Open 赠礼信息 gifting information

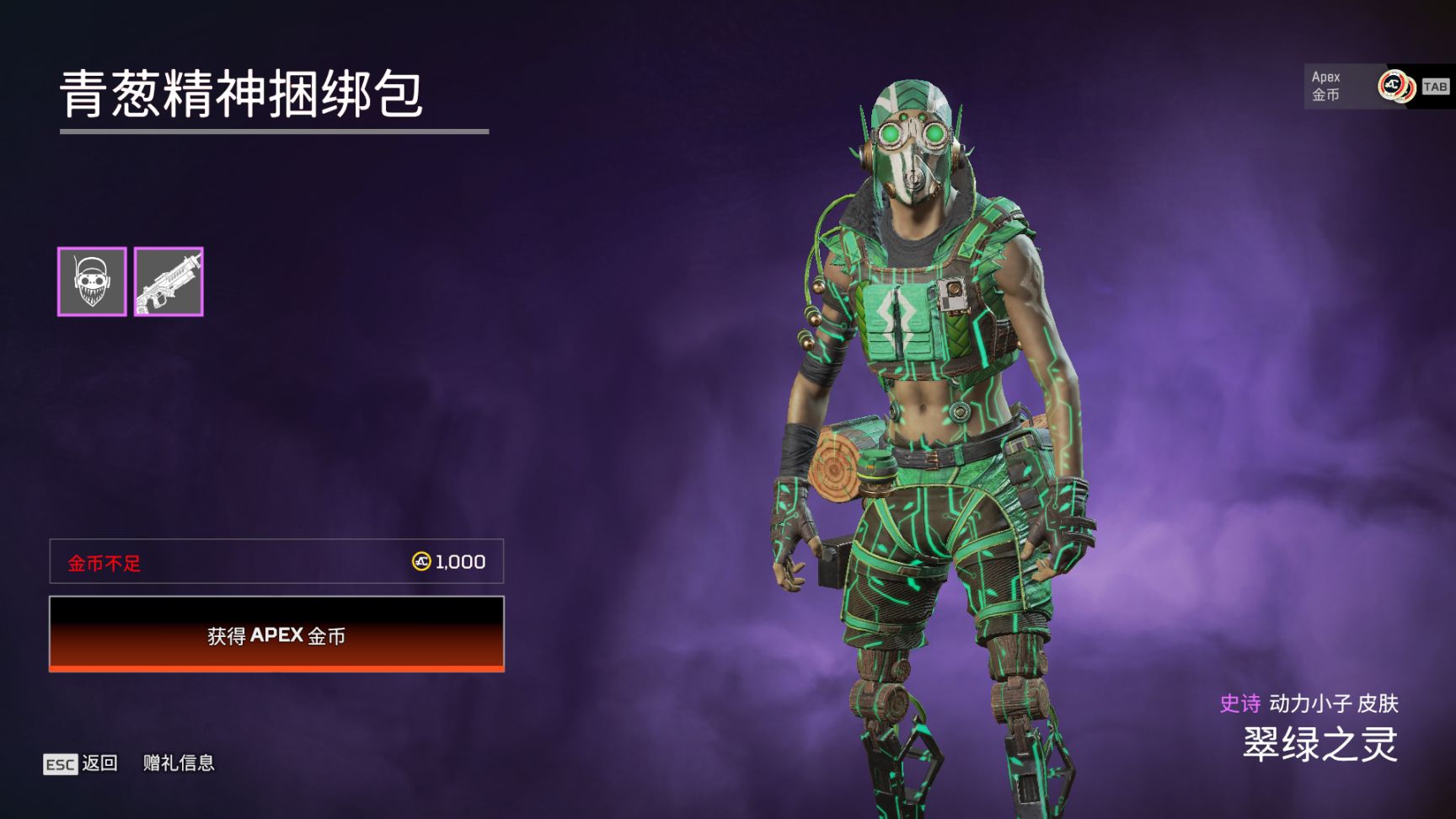point(177,763)
